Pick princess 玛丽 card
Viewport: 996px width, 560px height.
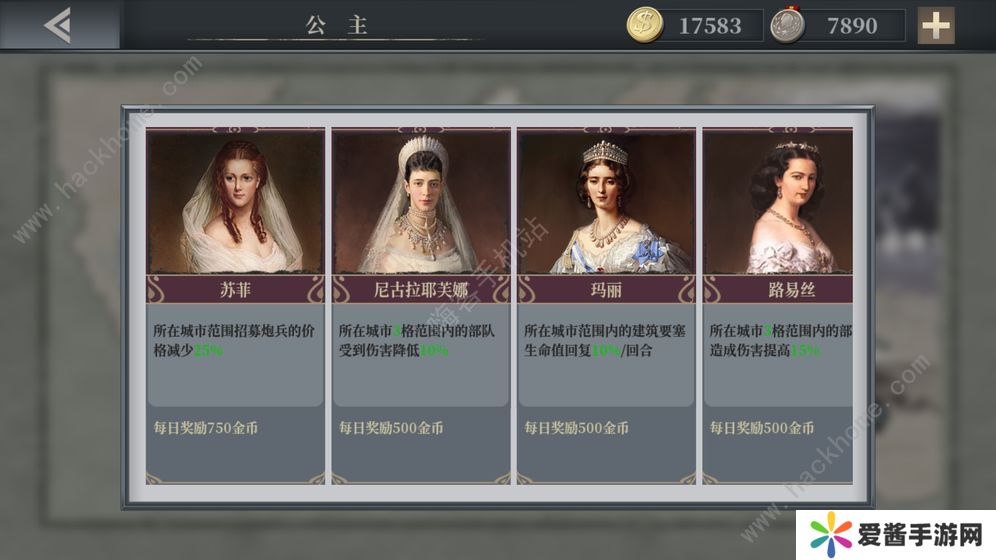(605, 300)
